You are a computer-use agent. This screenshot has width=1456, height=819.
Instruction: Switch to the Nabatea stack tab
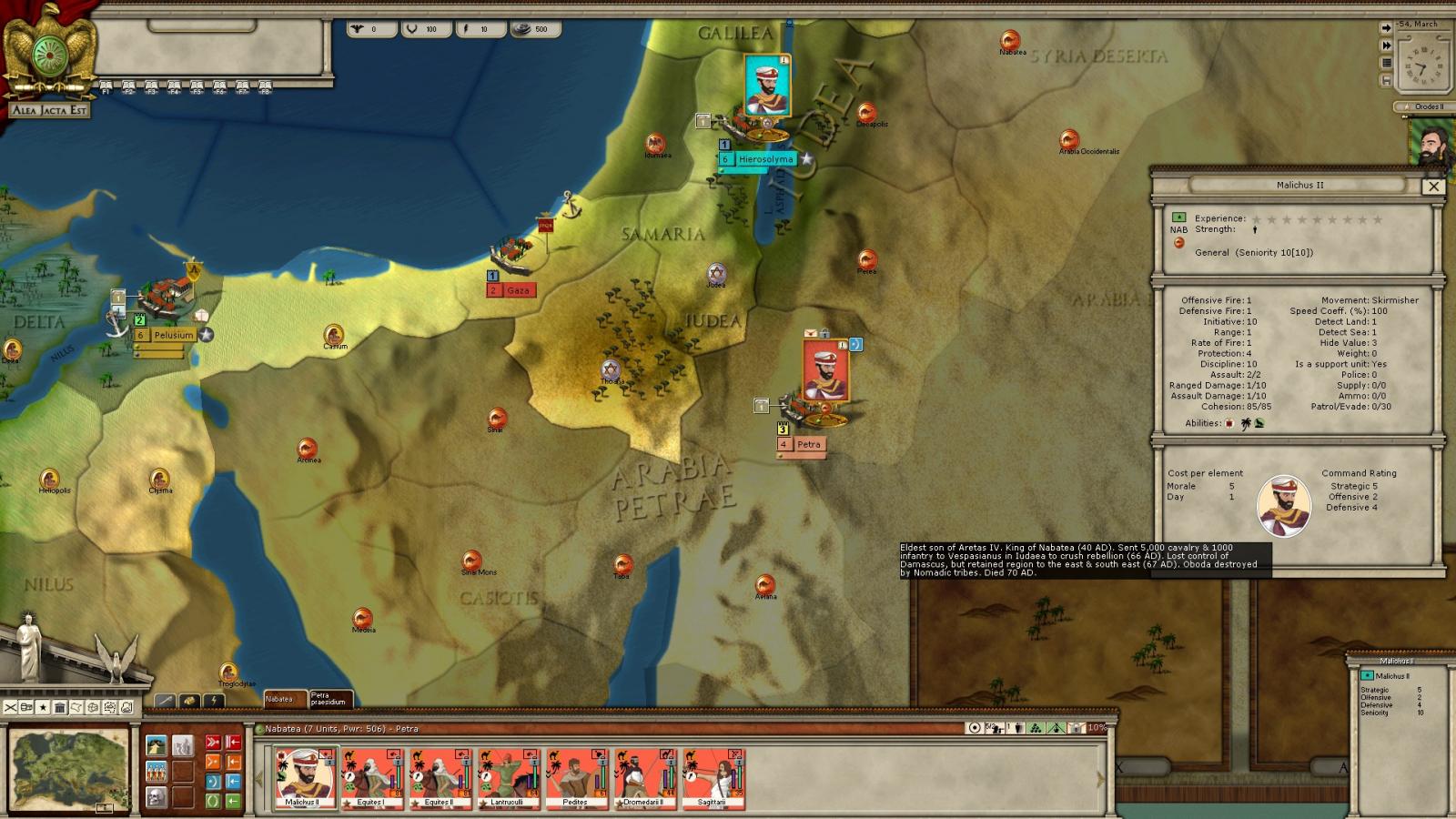[x=283, y=700]
